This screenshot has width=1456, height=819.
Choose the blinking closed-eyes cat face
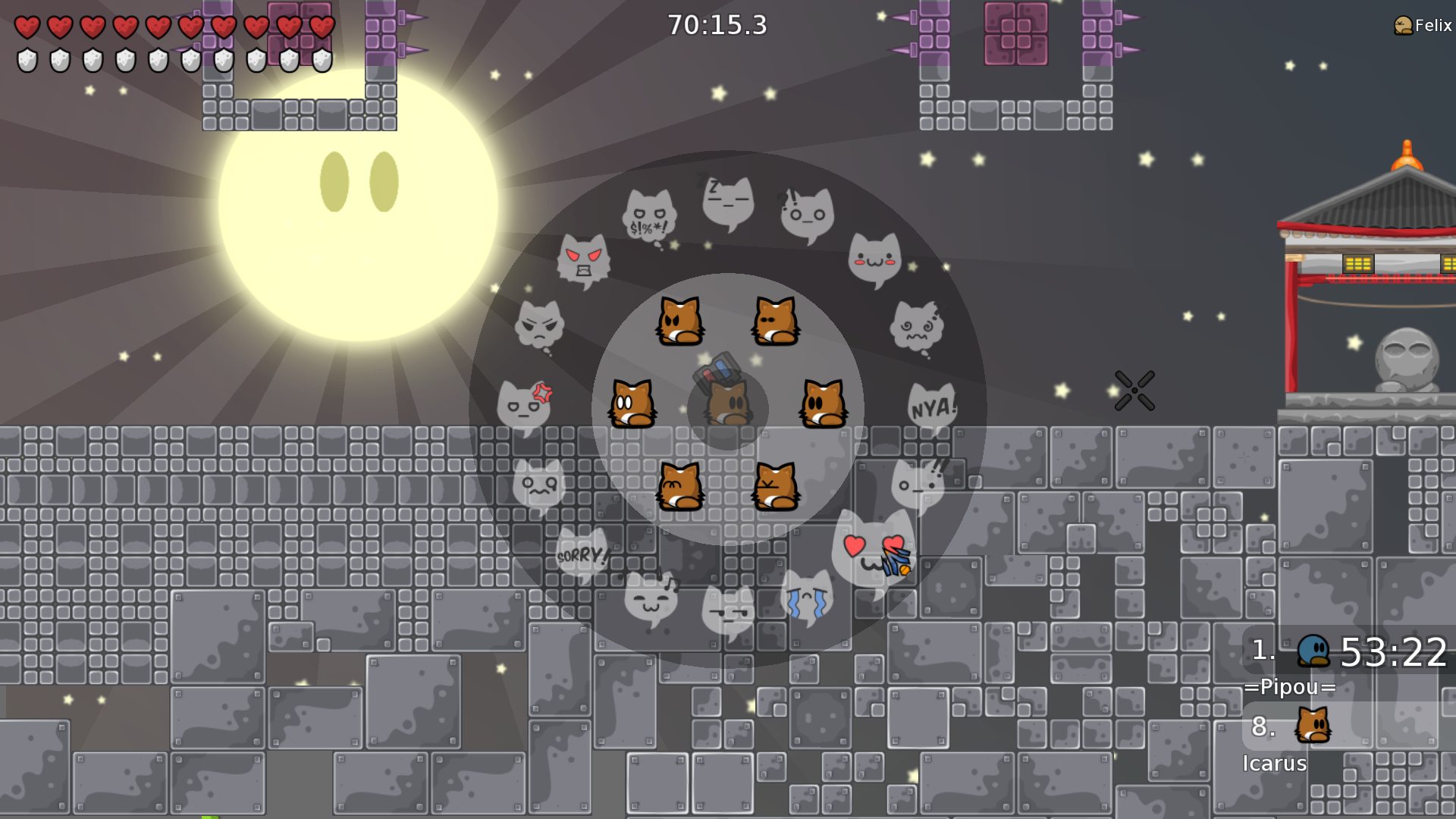(x=775, y=321)
